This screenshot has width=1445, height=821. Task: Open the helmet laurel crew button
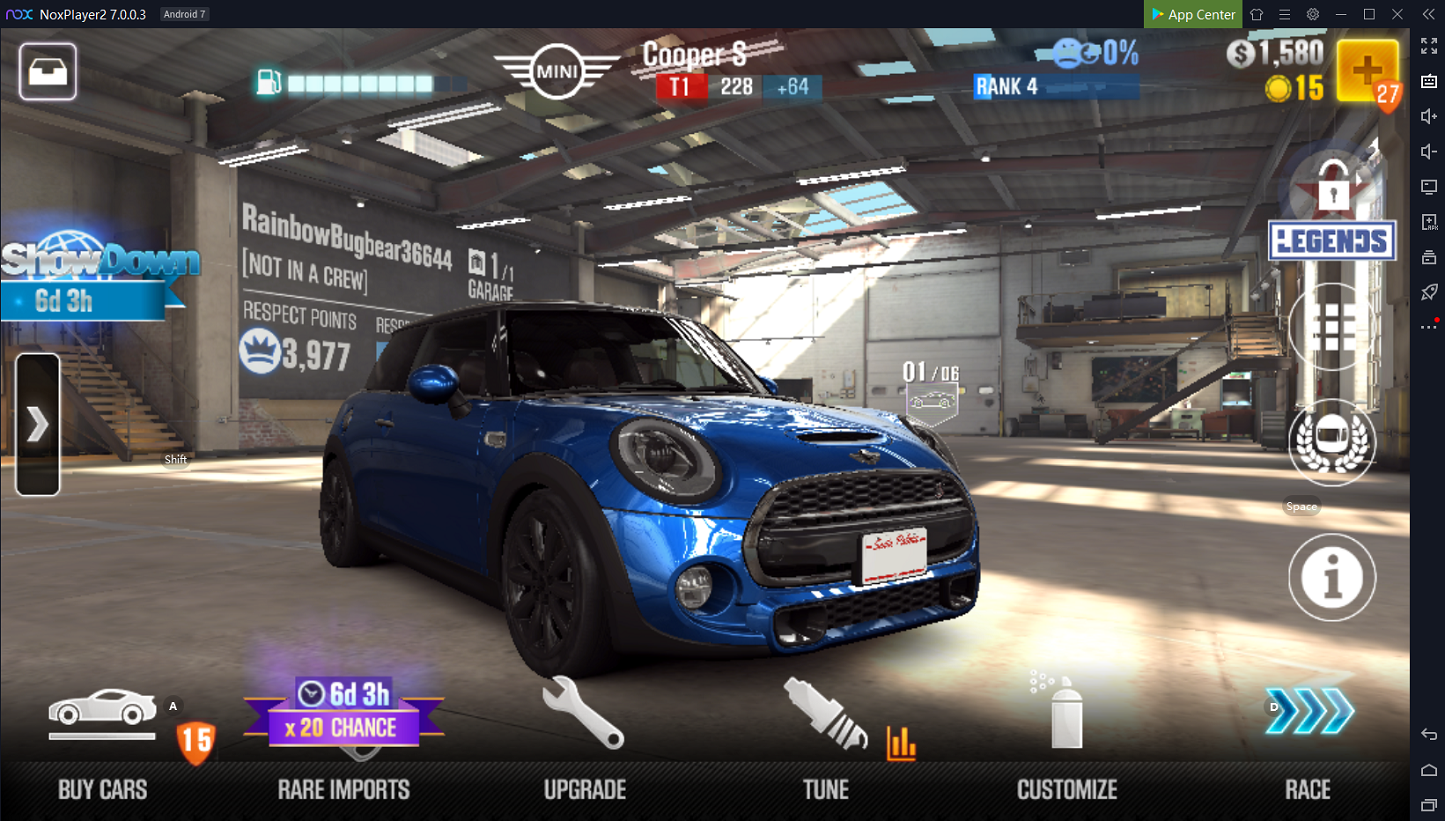[1332, 443]
